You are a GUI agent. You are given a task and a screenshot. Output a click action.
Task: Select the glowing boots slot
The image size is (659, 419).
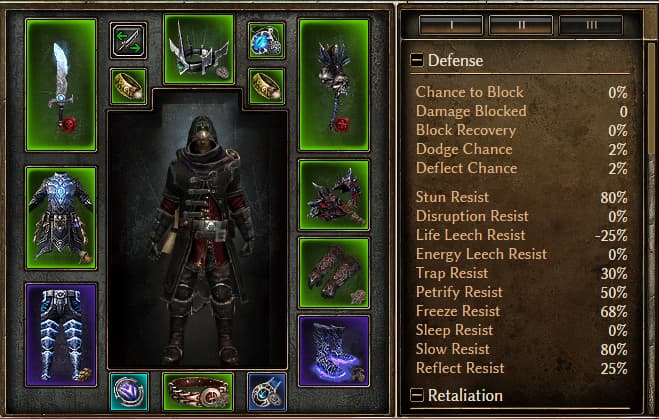click(334, 350)
